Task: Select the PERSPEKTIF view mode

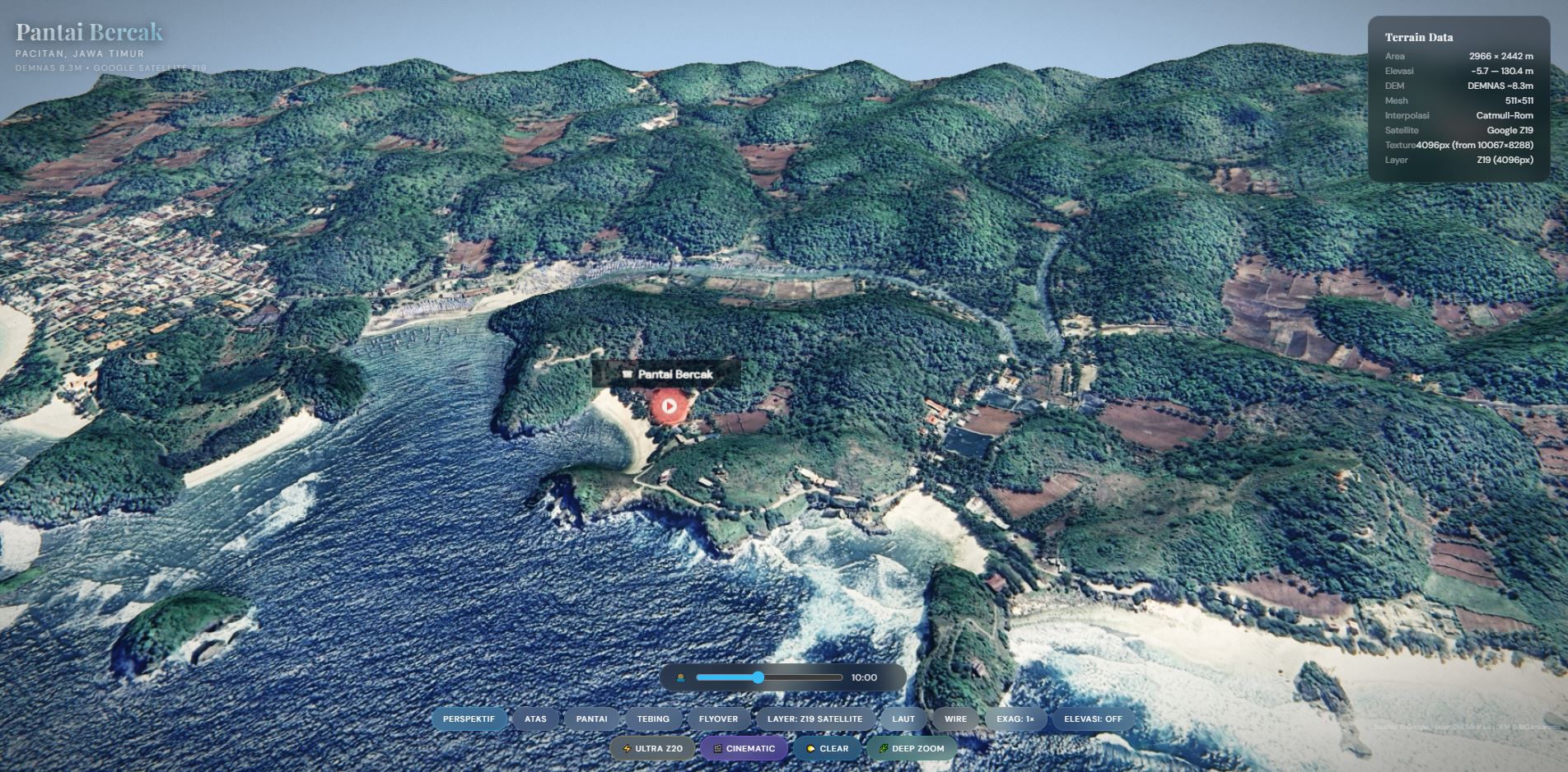Action: [x=471, y=718]
